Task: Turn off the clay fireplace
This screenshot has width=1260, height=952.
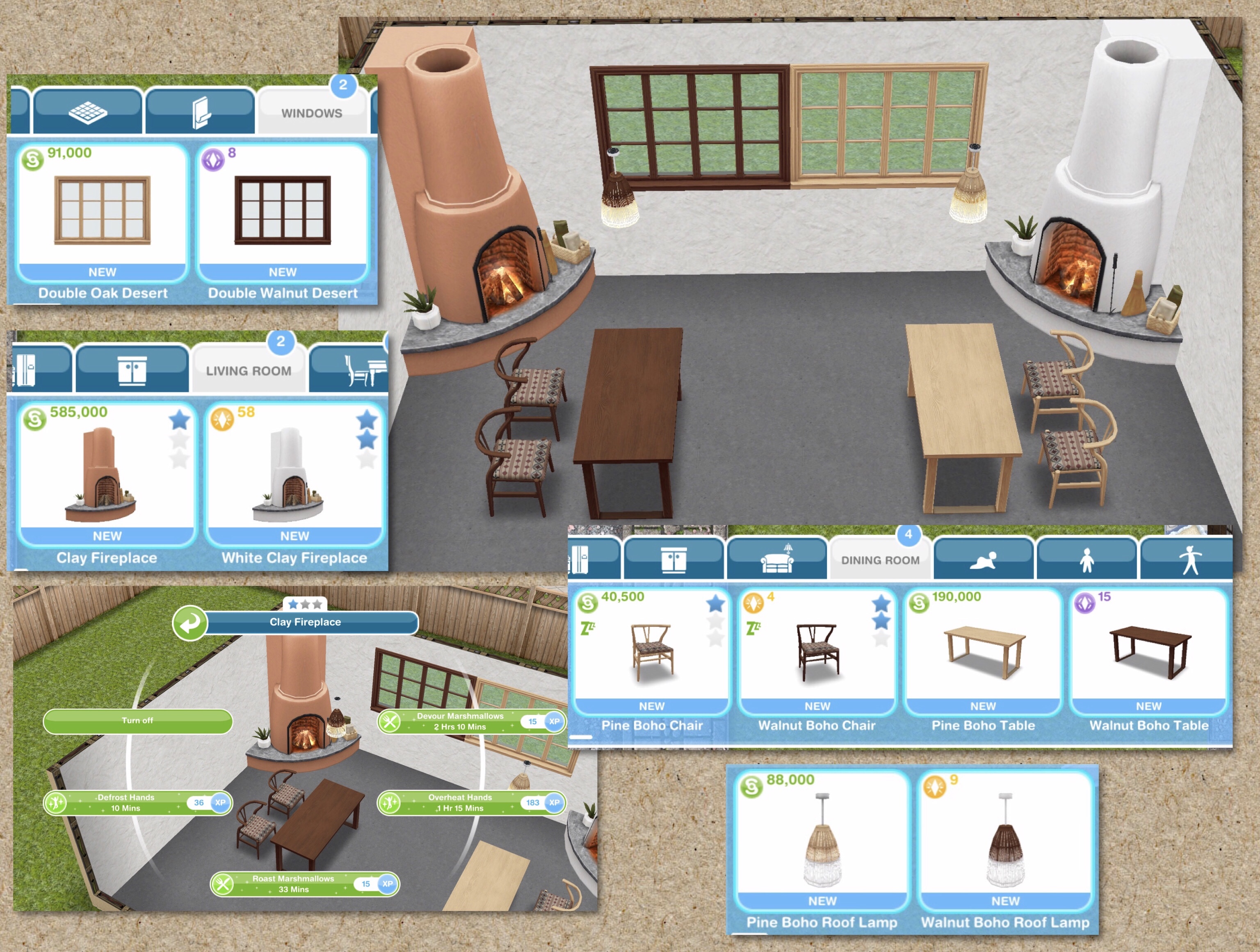Action: [x=138, y=721]
